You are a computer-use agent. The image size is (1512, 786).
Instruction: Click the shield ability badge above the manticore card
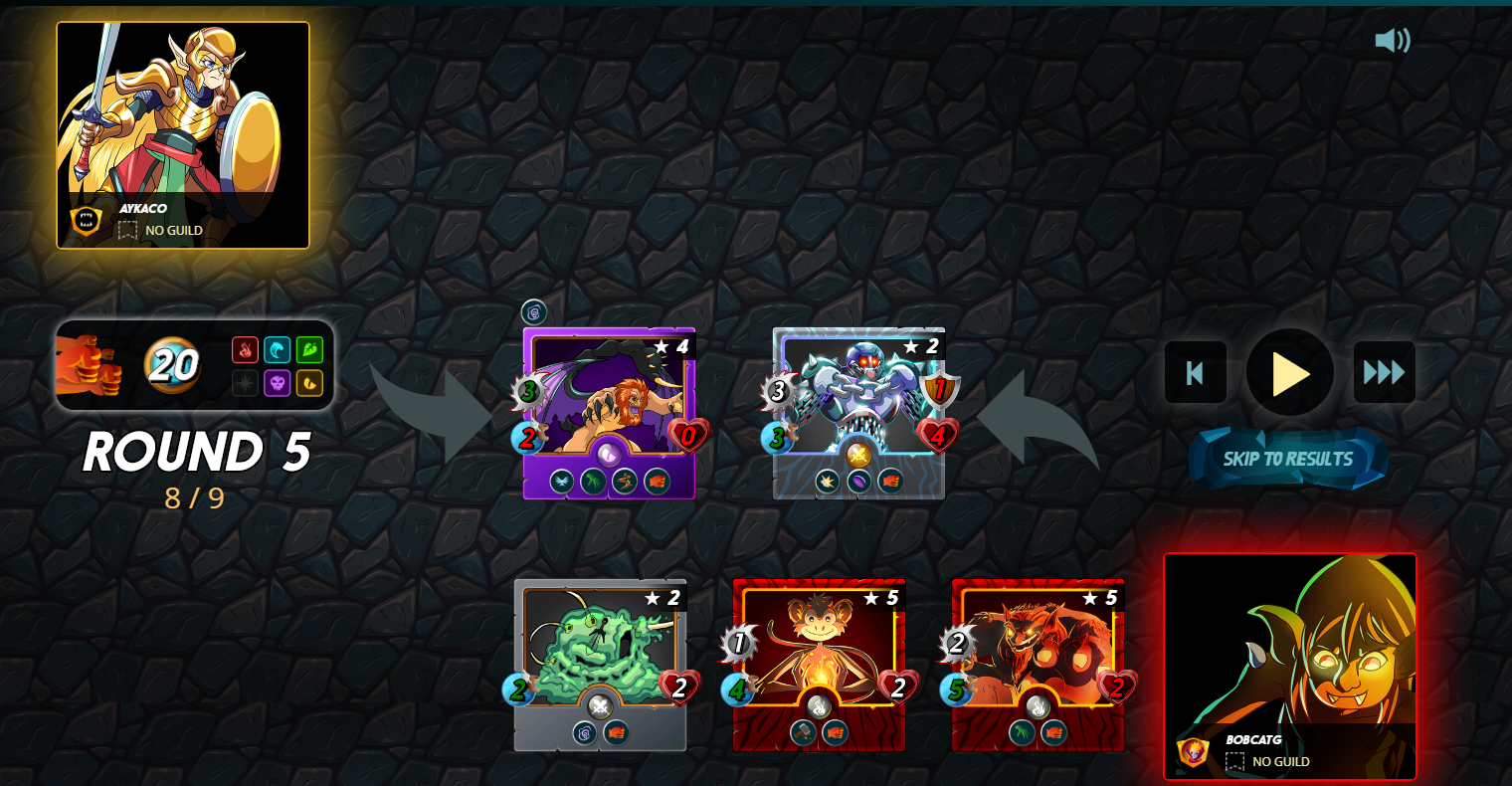(x=532, y=311)
